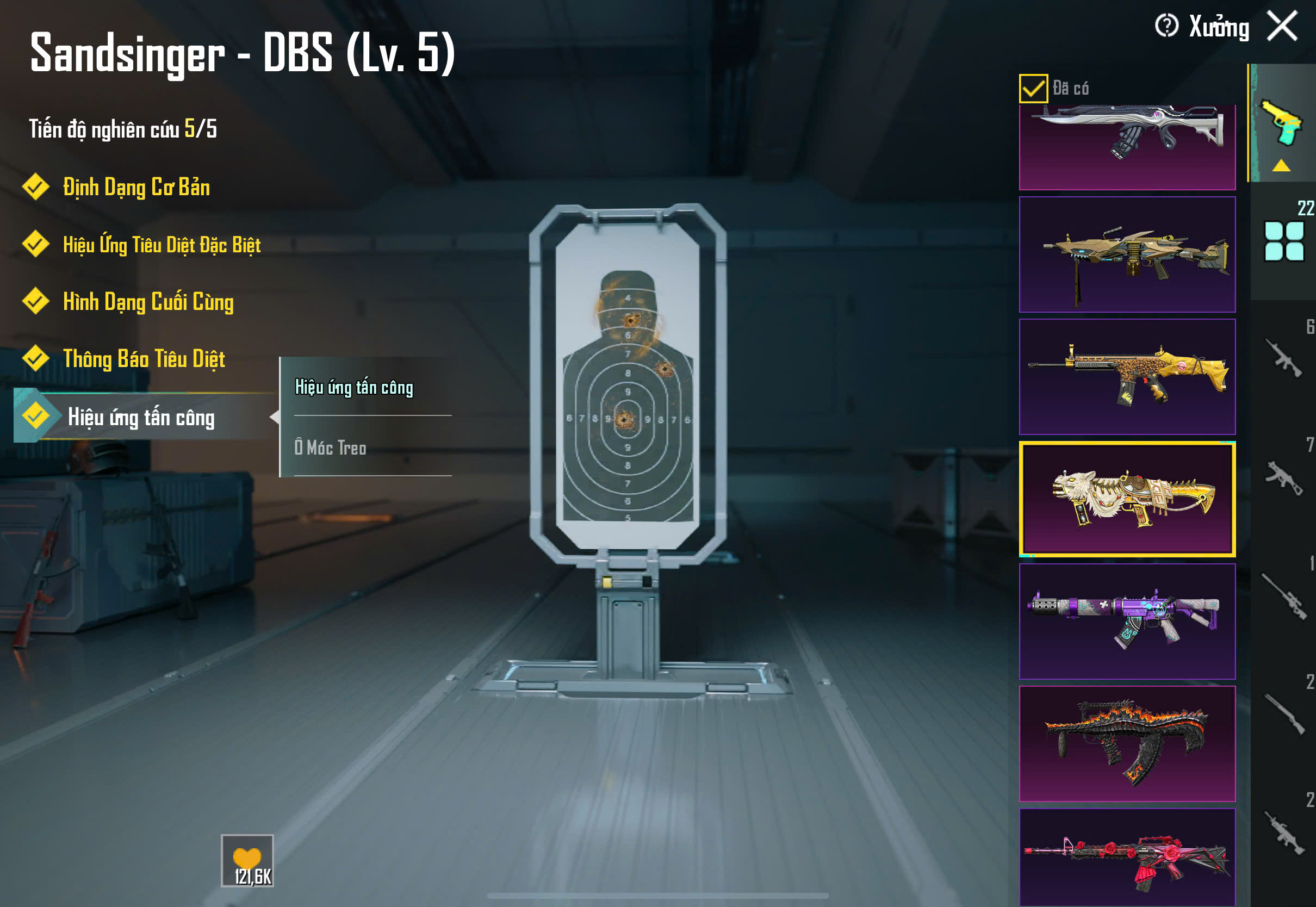Viewport: 1316px width, 907px height.
Task: Choose Hiệu Ứng Tiêu Diệt Đặc Biệt entry
Action: 162,245
